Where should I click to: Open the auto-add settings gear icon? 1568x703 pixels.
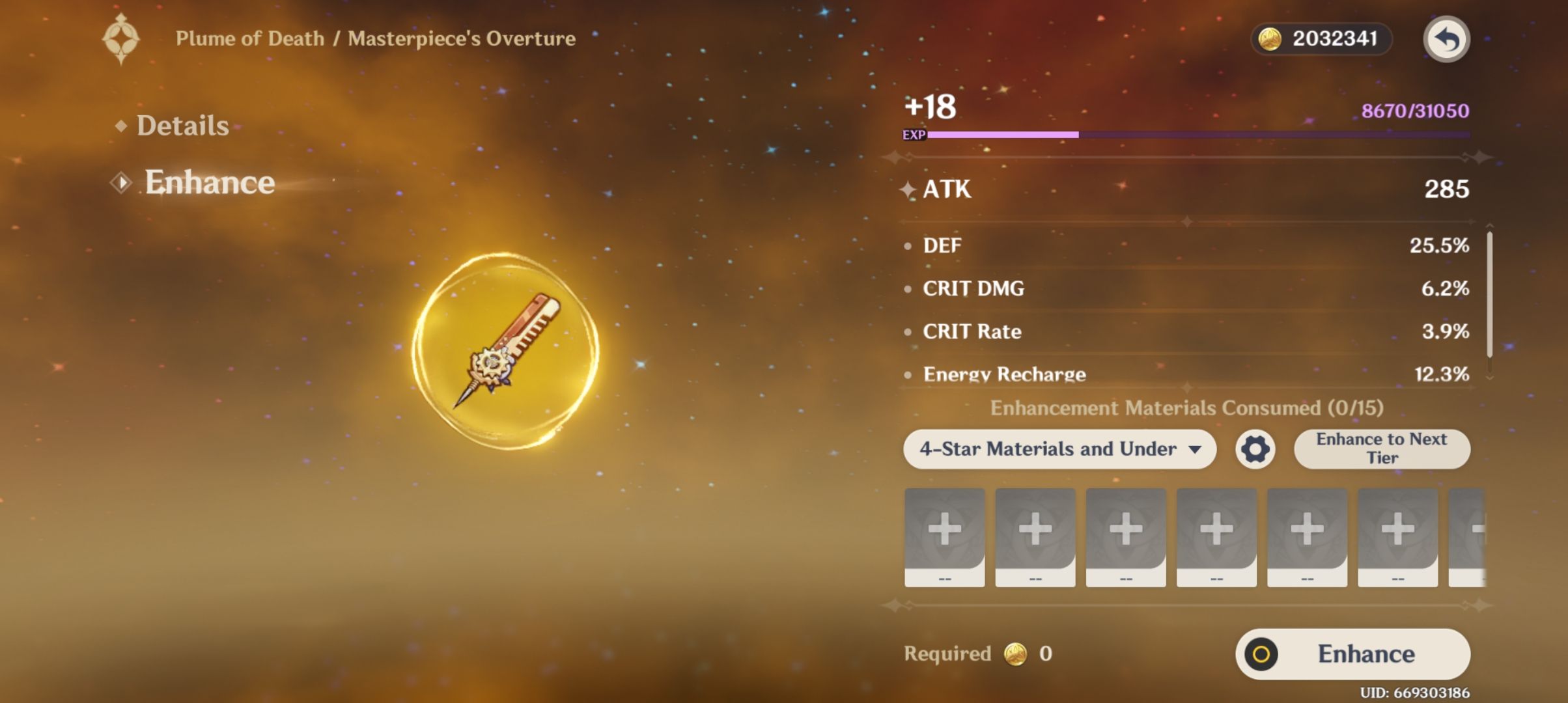(1255, 448)
